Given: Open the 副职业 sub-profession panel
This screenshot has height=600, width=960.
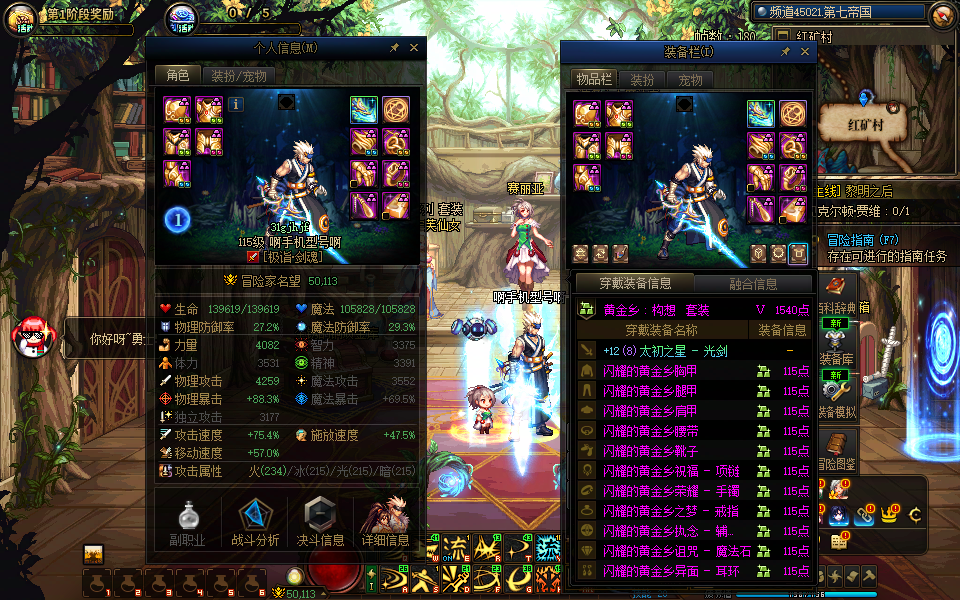Looking at the screenshot, I should point(190,523).
